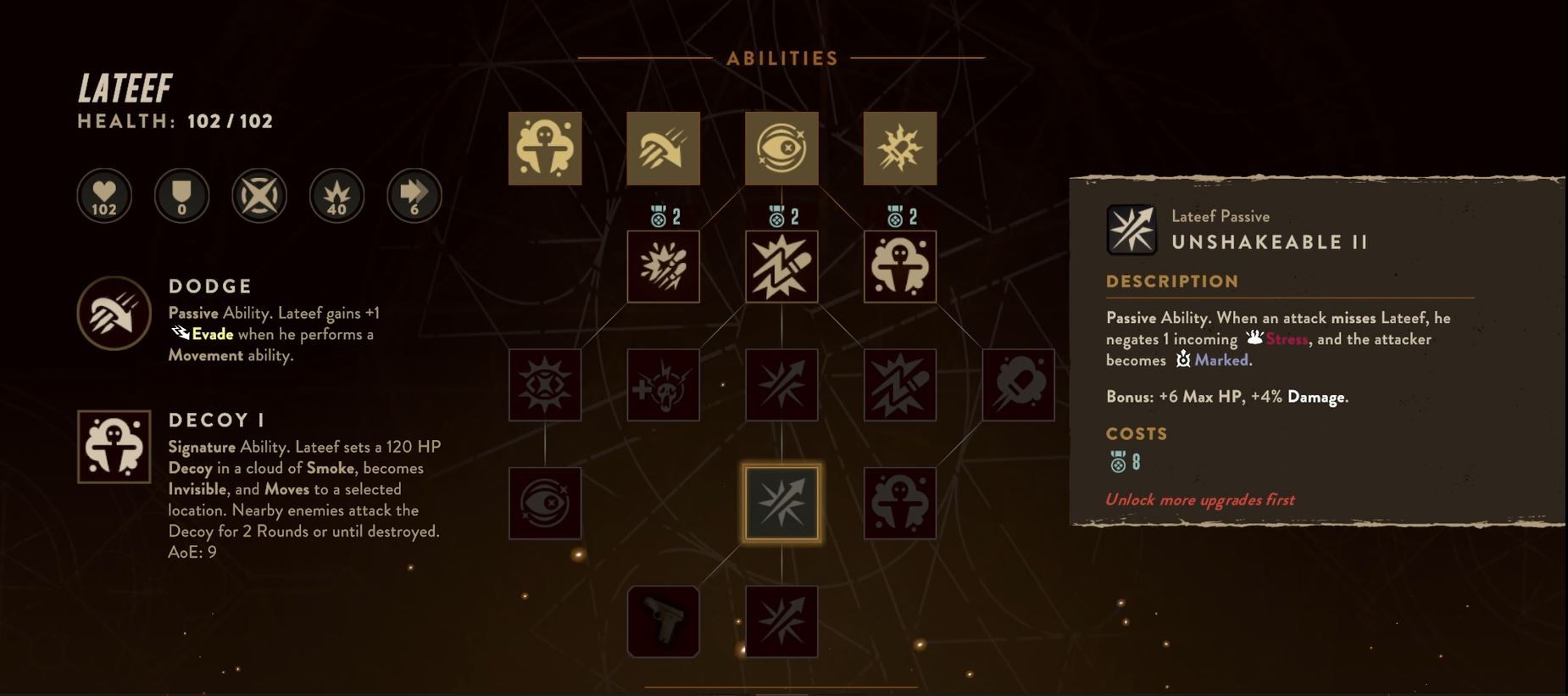1568x696 pixels.
Task: Select the greyed eye upgrade node in the left column
Action: tap(544, 502)
